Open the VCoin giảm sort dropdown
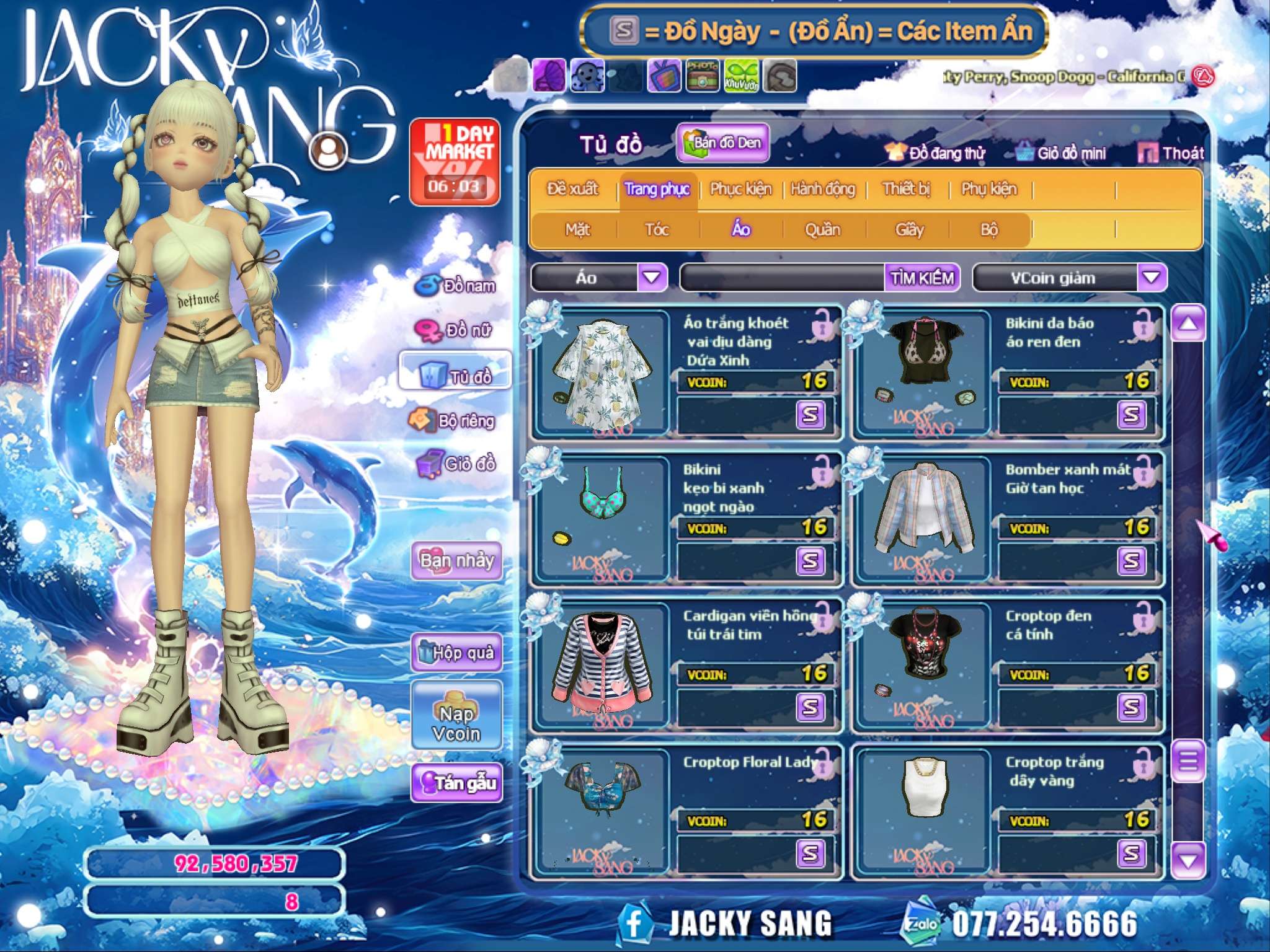The width and height of the screenshot is (1270, 952). [x=1151, y=278]
